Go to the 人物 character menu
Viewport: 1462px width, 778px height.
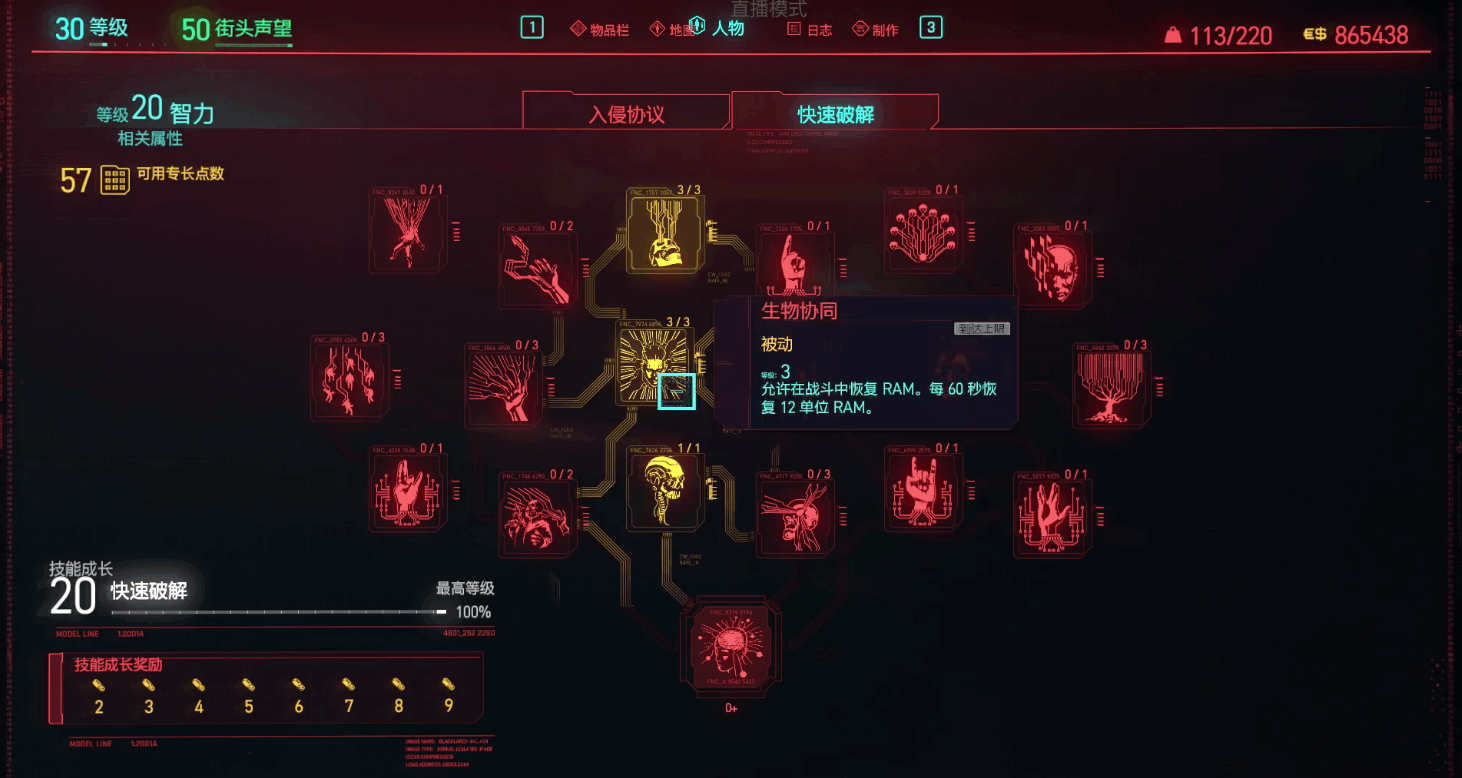click(x=719, y=28)
